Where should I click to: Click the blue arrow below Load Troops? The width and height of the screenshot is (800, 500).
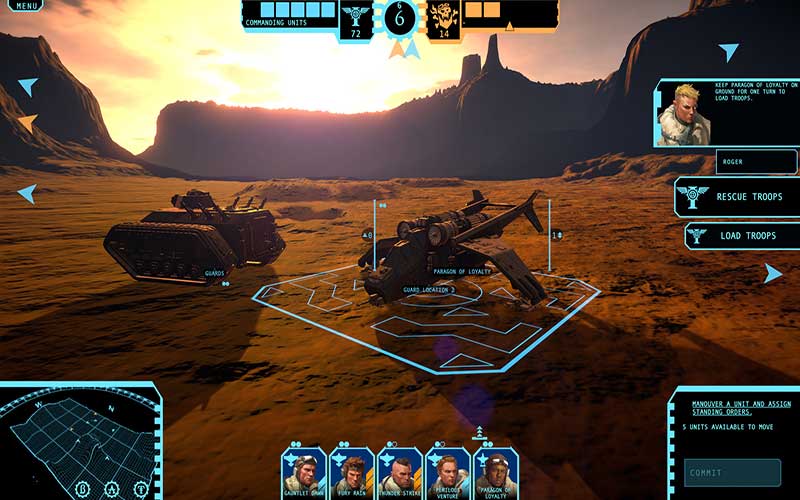[x=773, y=273]
